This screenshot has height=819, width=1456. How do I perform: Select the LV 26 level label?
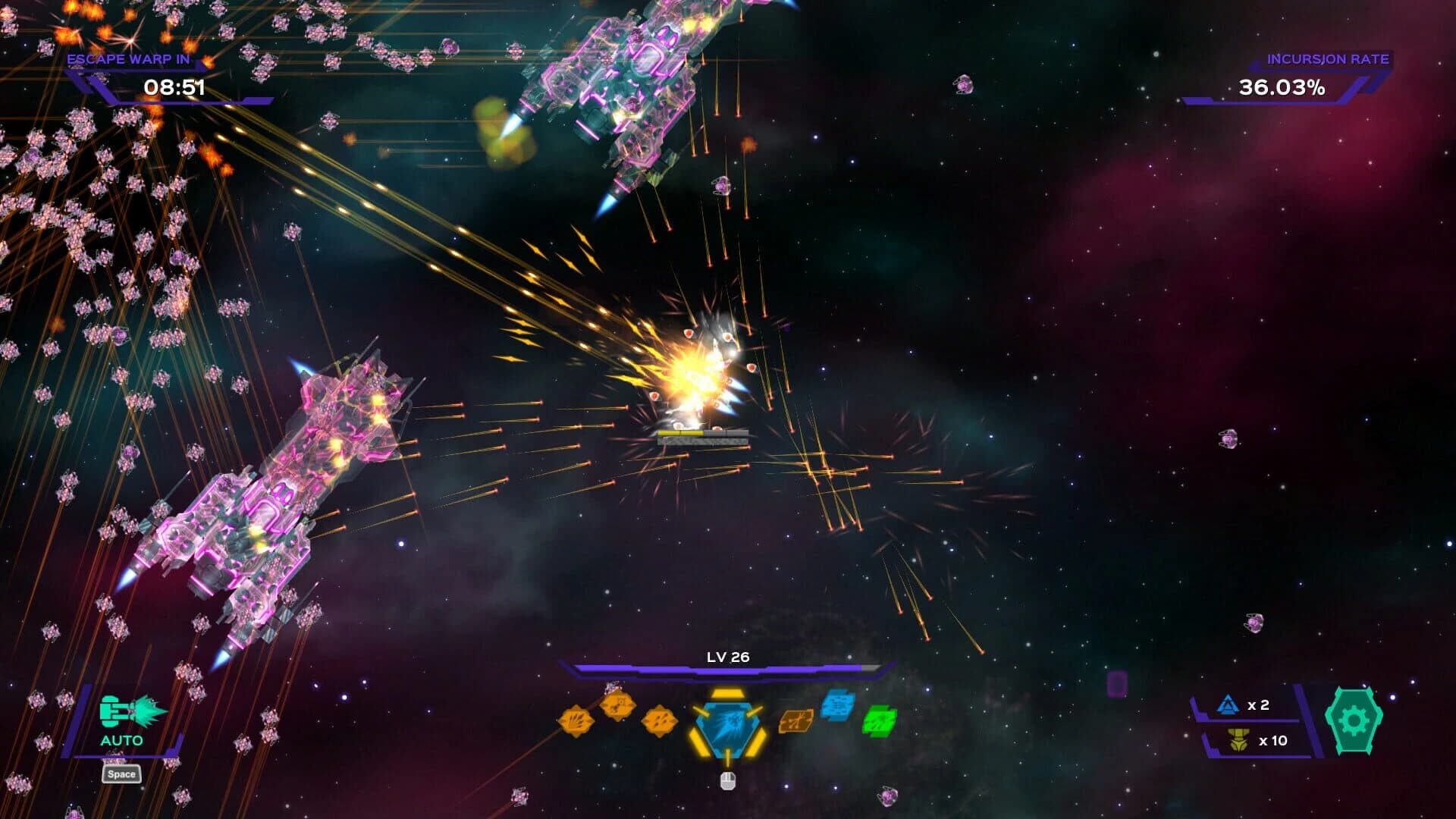pyautogui.click(x=726, y=659)
